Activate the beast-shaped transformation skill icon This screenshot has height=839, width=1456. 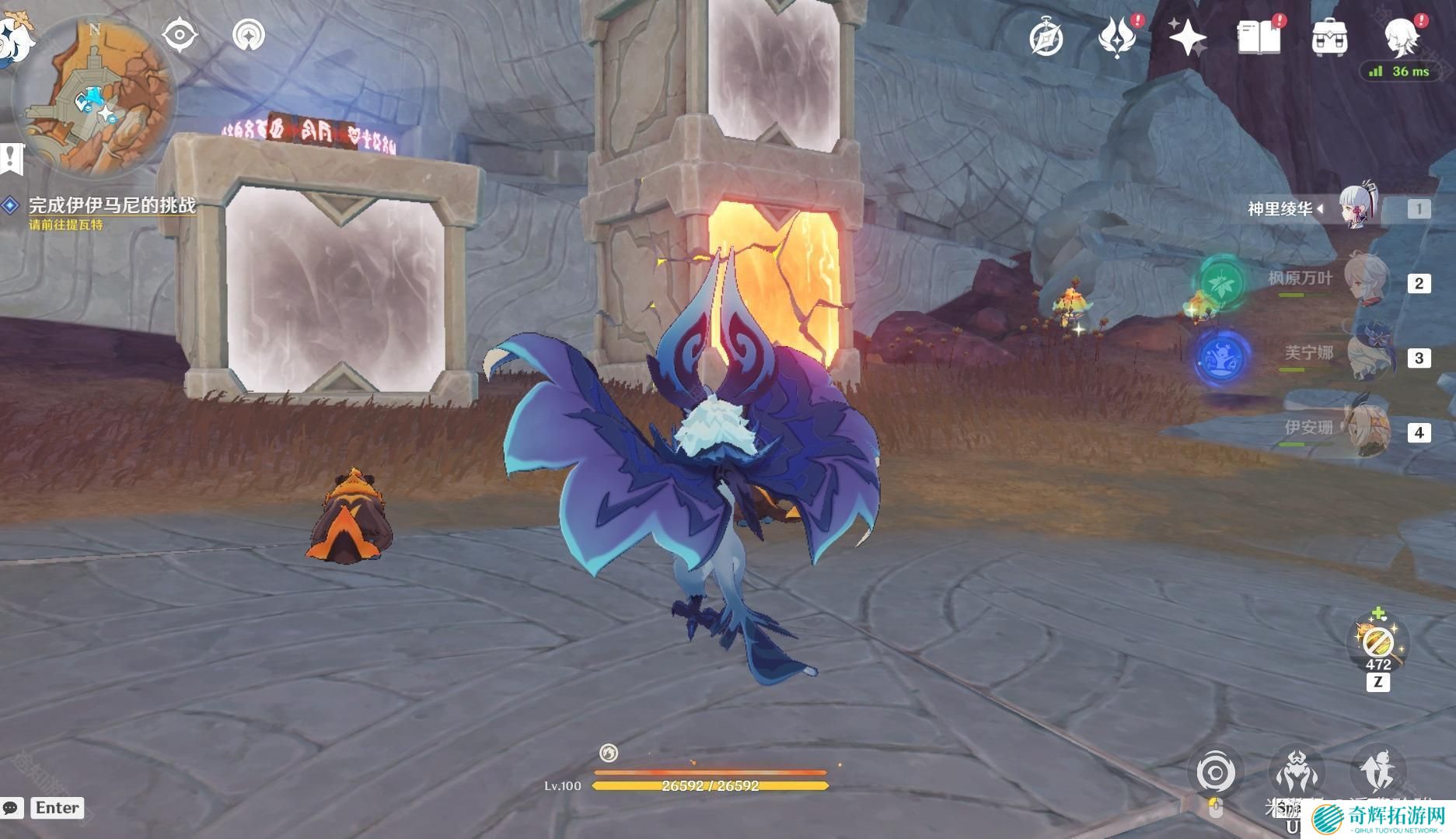pos(1296,771)
